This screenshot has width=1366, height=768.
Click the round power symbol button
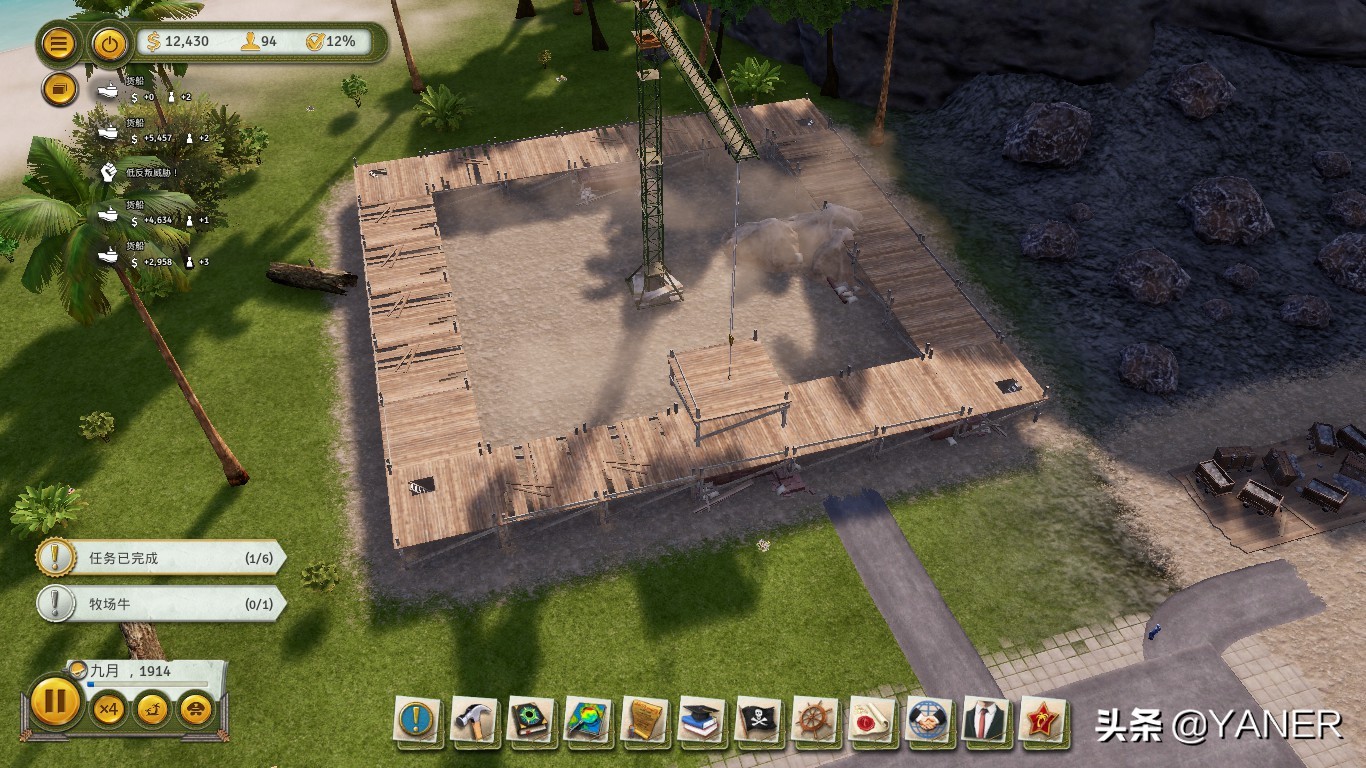[x=108, y=44]
